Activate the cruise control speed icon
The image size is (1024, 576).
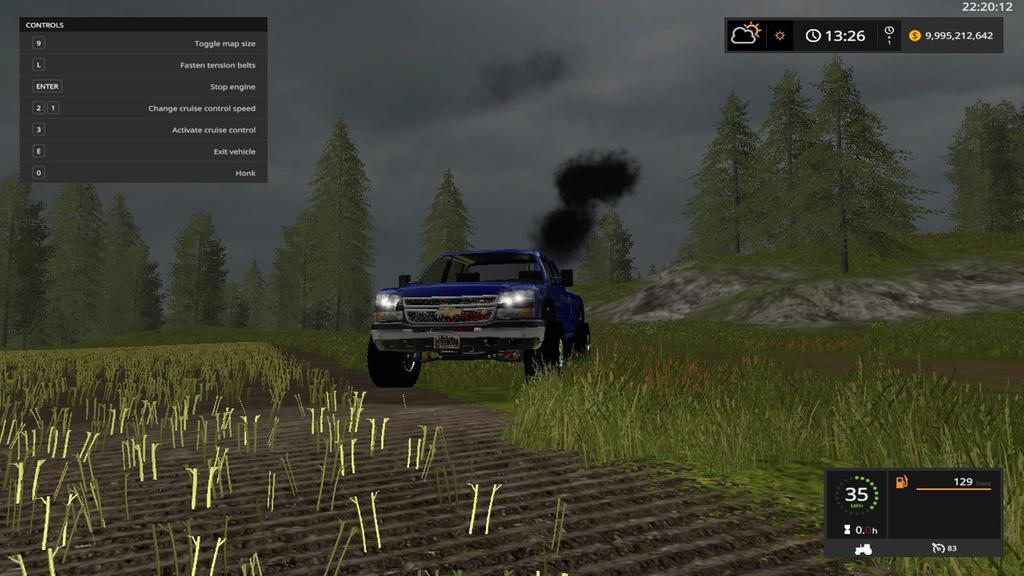(938, 548)
